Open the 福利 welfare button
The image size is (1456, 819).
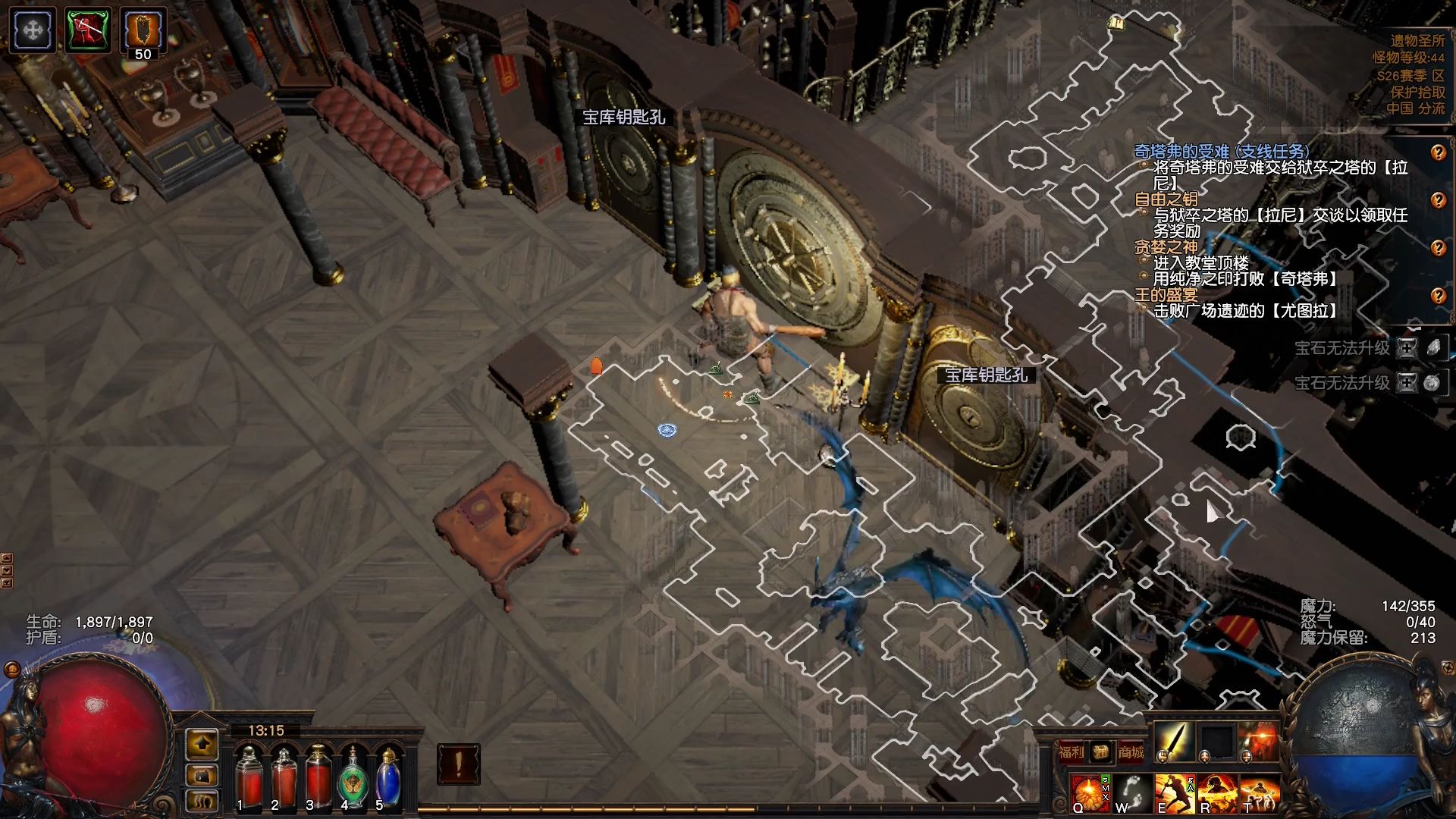[x=1071, y=752]
